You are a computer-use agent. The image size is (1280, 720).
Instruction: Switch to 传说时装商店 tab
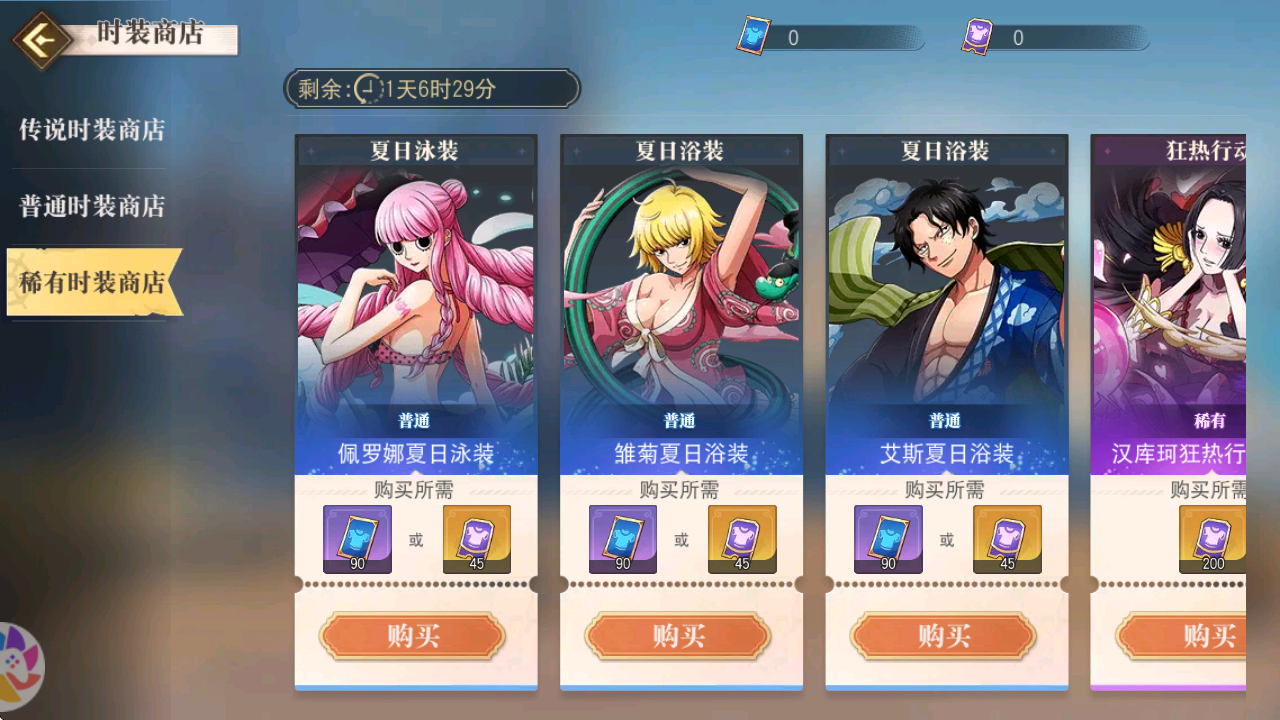pyautogui.click(x=92, y=130)
